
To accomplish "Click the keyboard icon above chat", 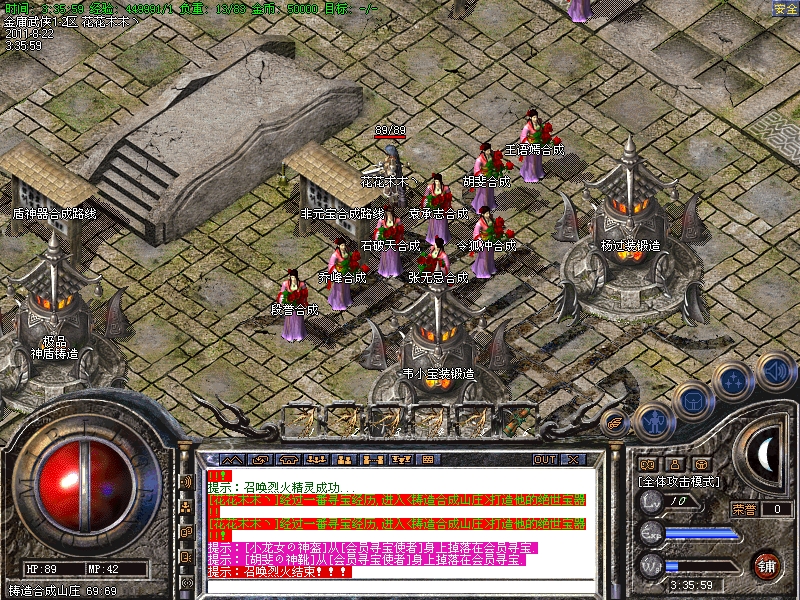I will 428,460.
